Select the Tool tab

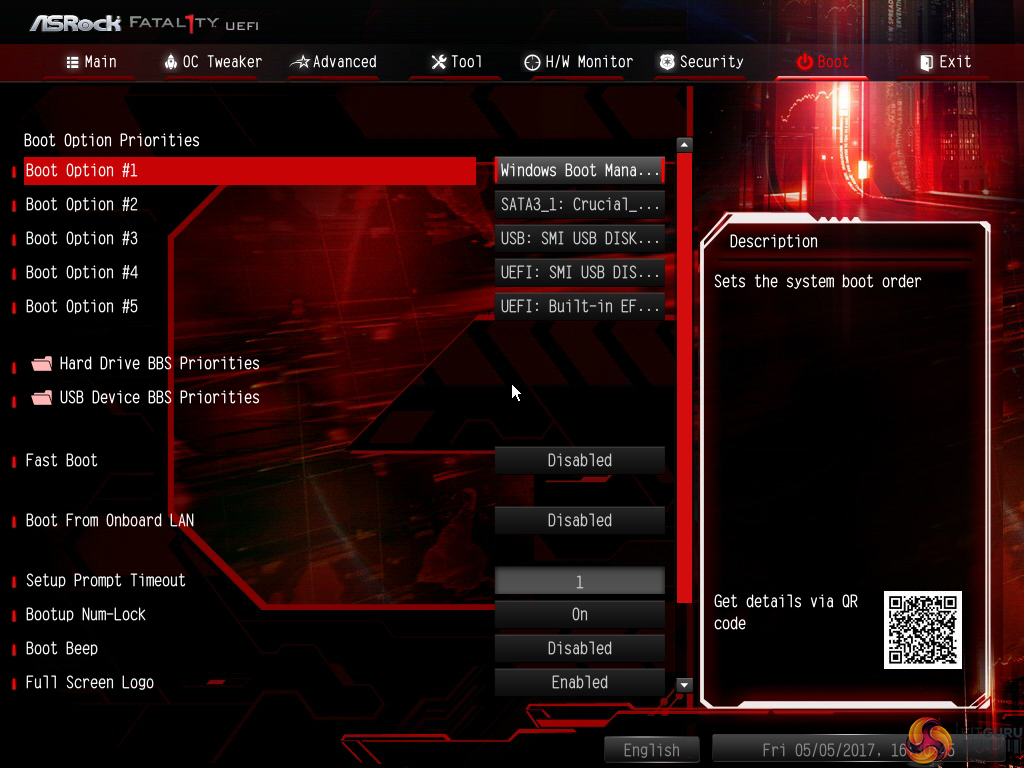point(457,62)
